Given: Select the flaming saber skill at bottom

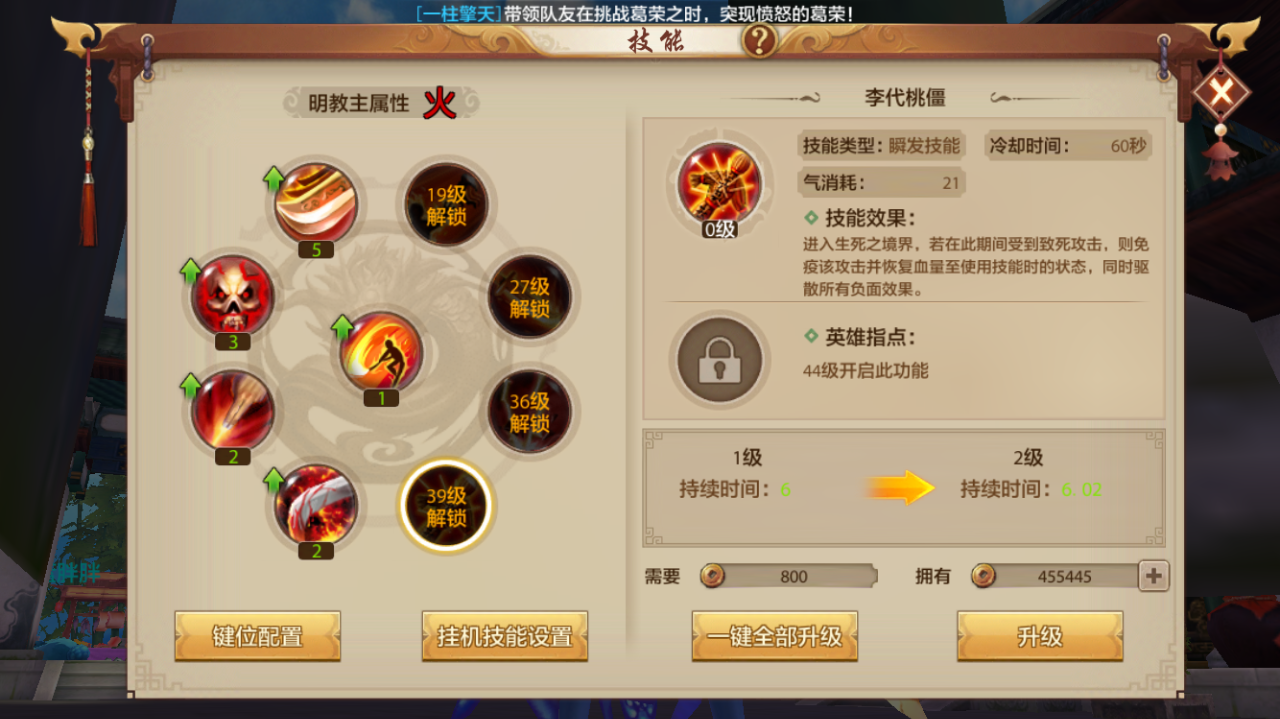Looking at the screenshot, I should point(316,504).
